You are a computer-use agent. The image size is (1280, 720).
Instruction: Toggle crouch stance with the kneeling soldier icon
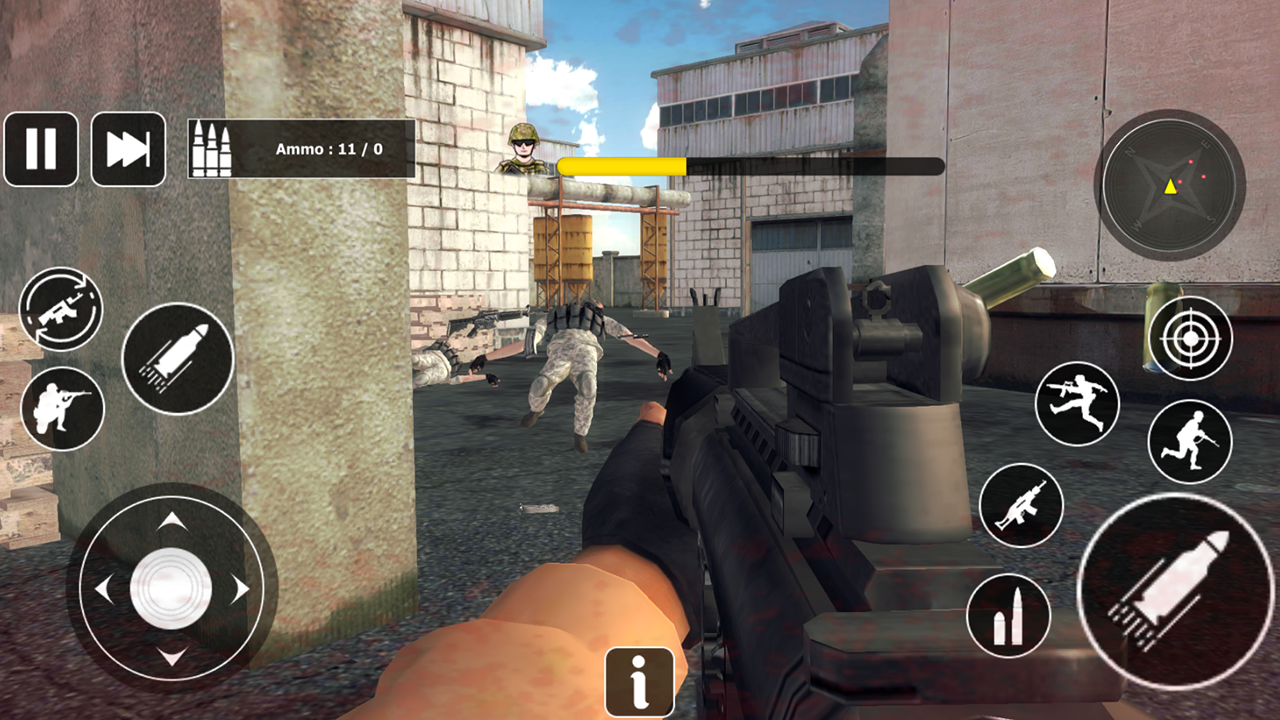point(62,408)
